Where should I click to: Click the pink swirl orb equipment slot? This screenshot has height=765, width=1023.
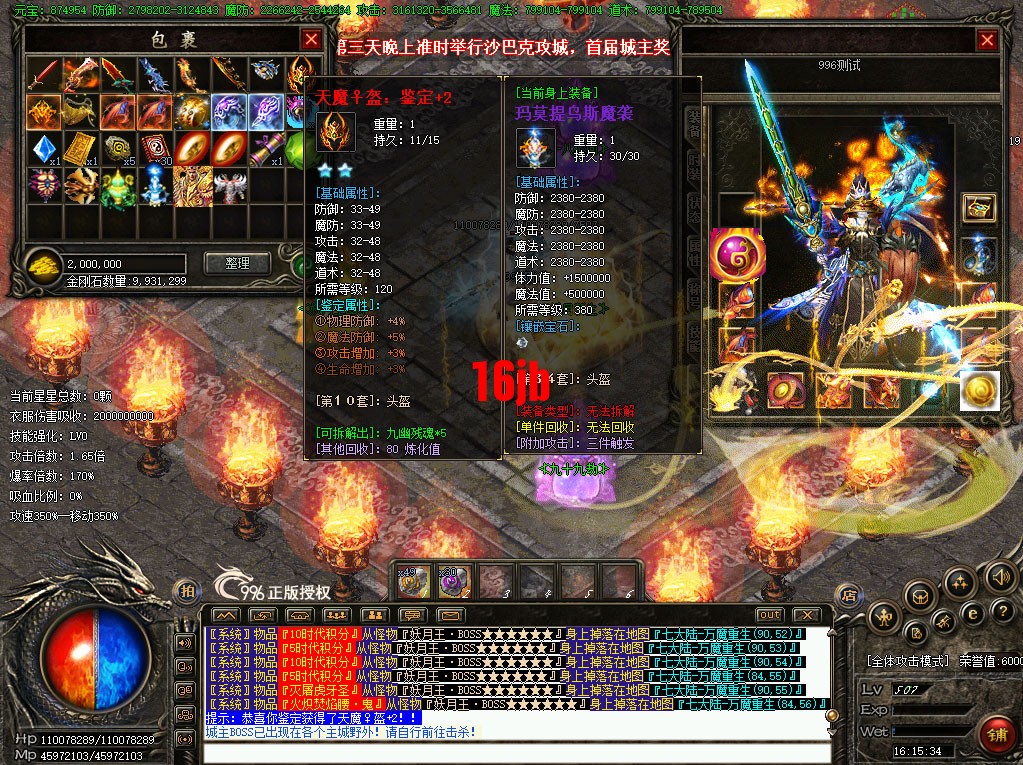(x=737, y=252)
